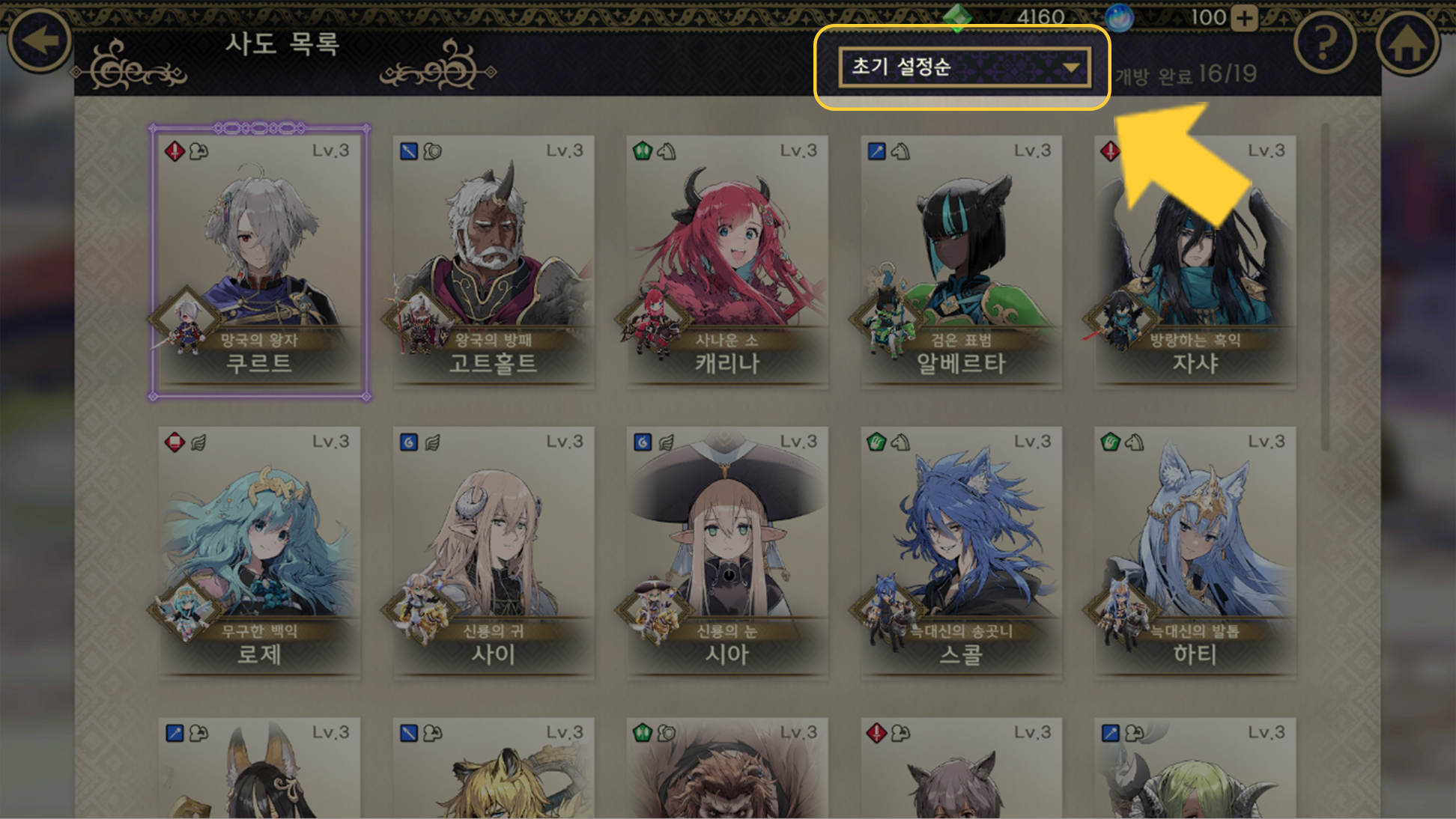Choose the 캐리나 character card

point(727,261)
